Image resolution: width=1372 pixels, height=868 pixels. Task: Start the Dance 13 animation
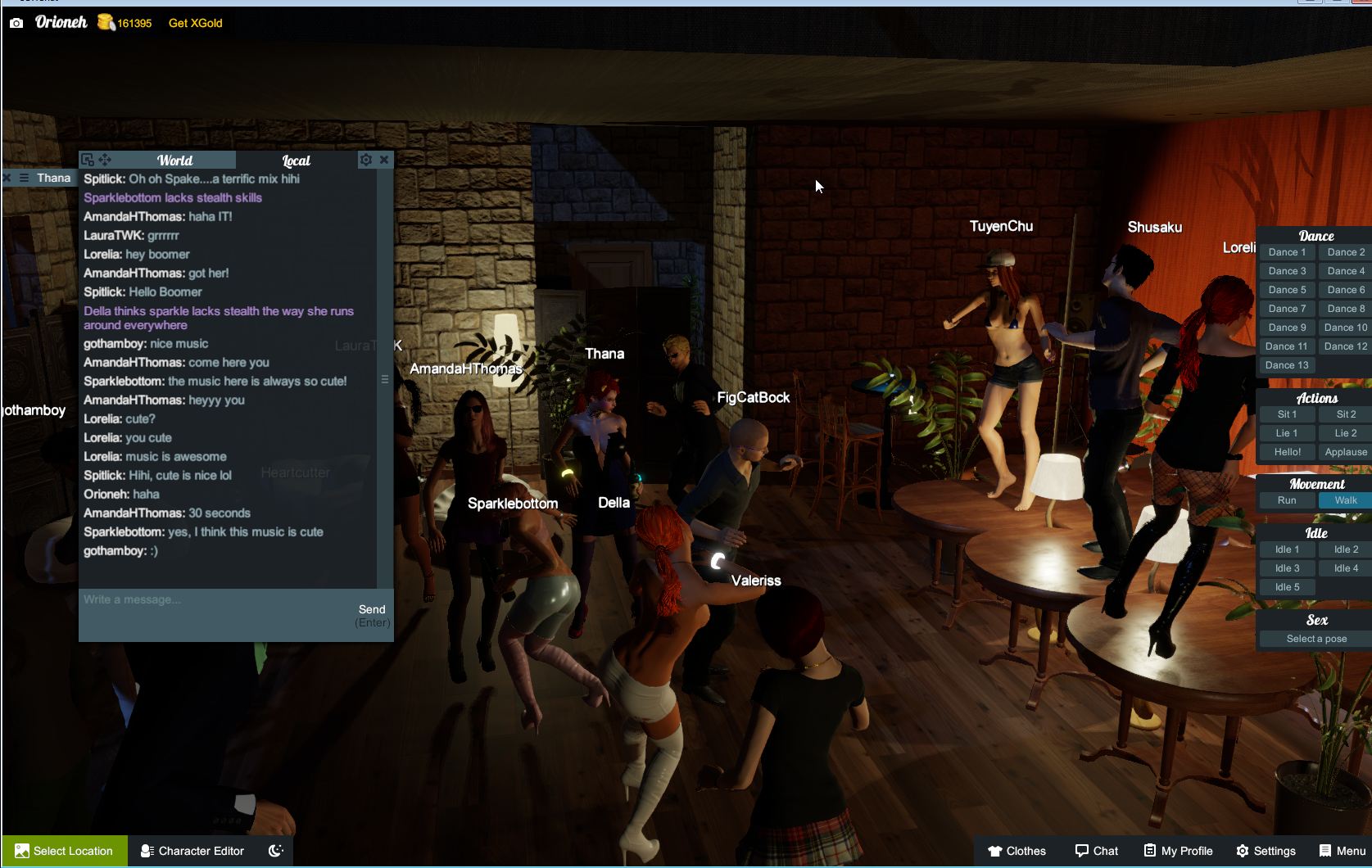click(x=1287, y=365)
